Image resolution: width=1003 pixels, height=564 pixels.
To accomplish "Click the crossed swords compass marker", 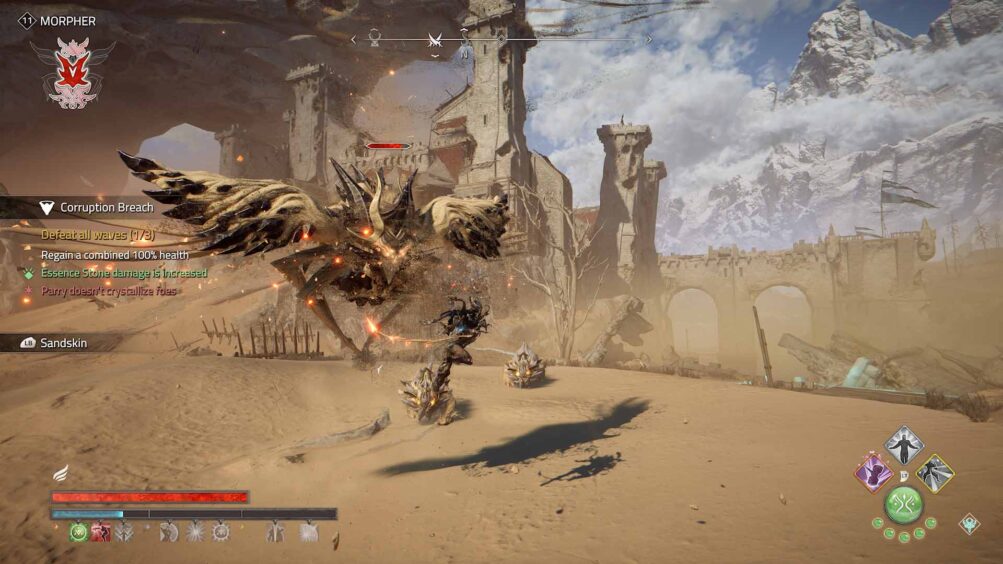I will click(x=435, y=40).
